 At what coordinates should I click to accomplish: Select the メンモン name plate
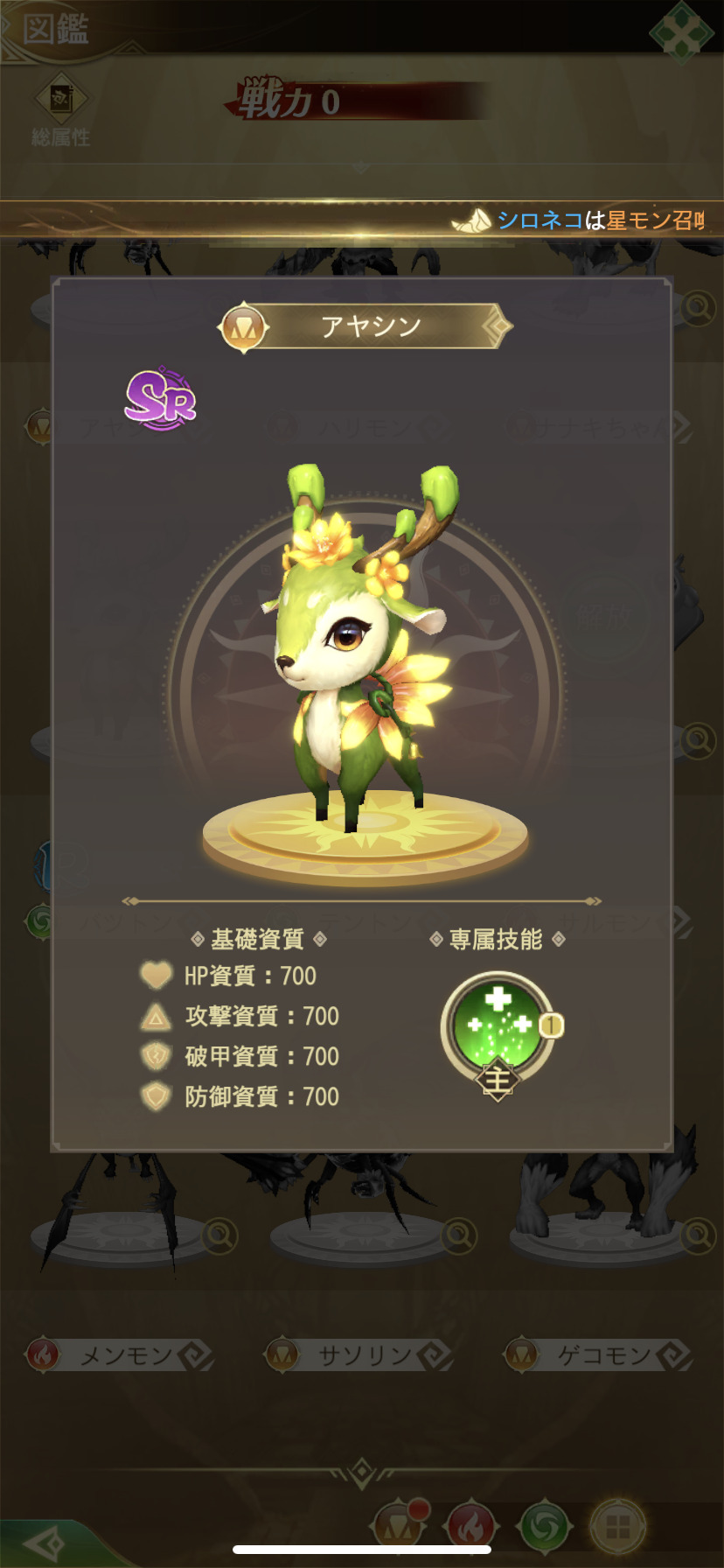122,1355
